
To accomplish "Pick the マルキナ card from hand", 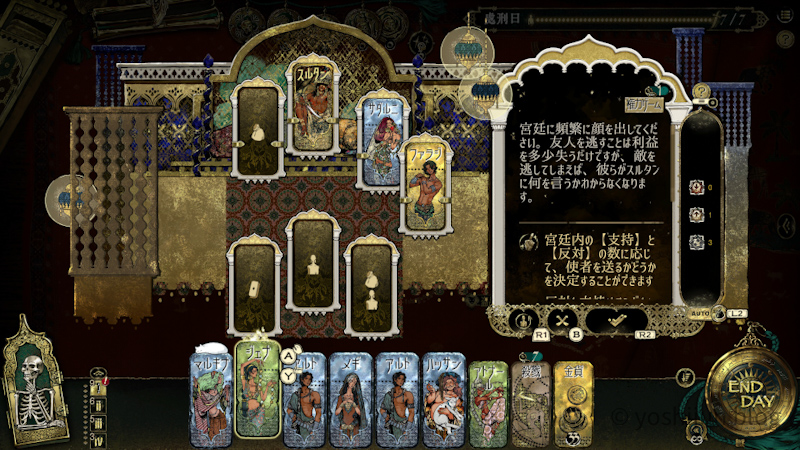I will pos(210,400).
